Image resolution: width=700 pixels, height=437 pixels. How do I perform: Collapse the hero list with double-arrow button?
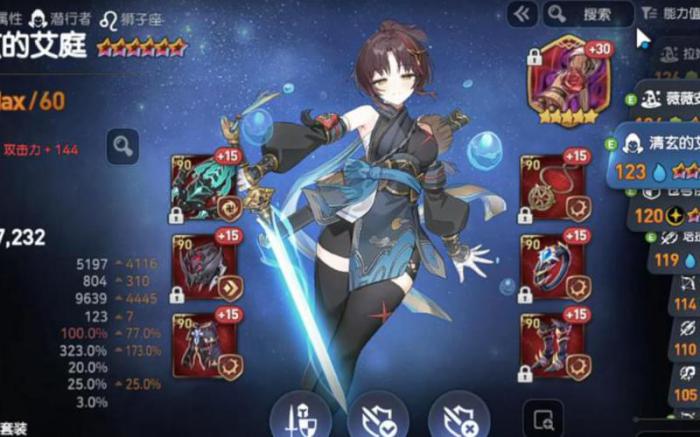[519, 14]
